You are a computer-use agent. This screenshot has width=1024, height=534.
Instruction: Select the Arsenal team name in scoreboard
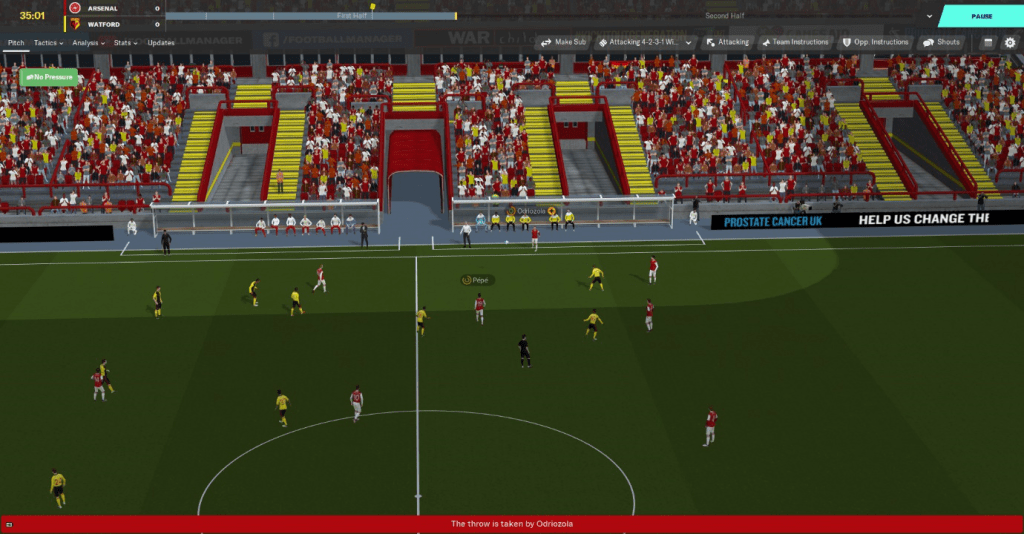103,8
